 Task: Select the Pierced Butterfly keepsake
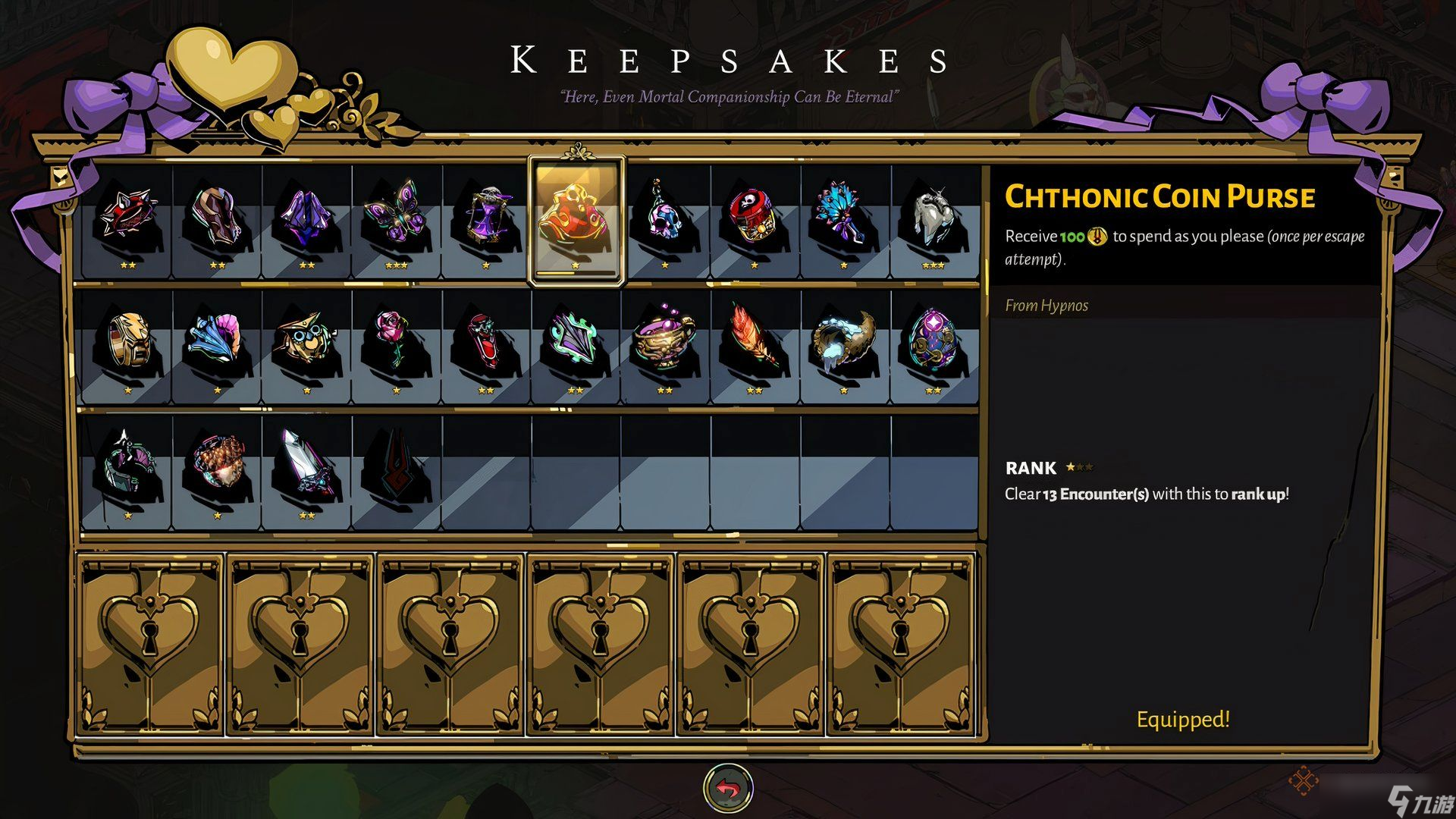tap(397, 218)
